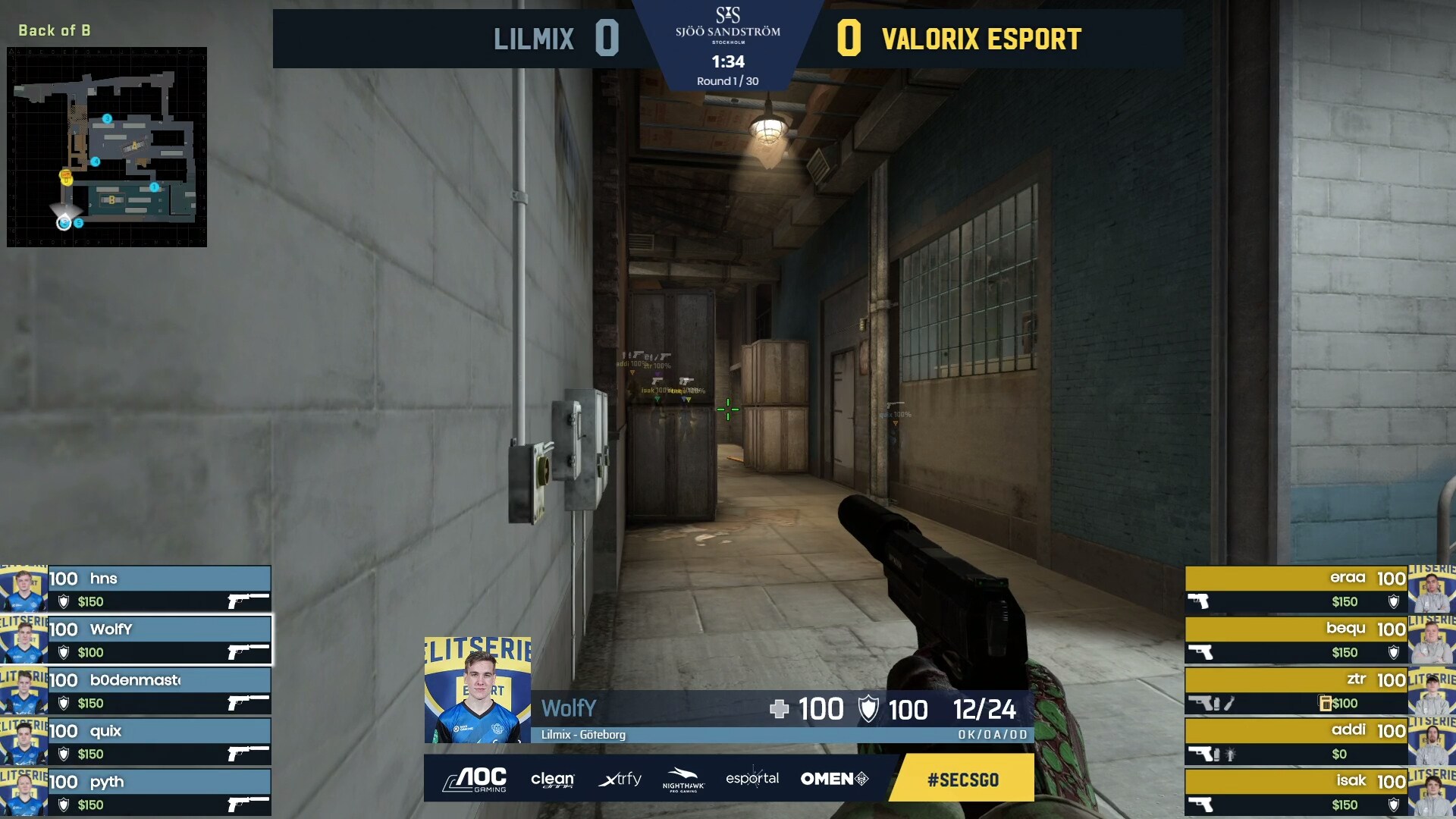Toggle the shield icon next to WolfY's 100 armor

tap(870, 710)
